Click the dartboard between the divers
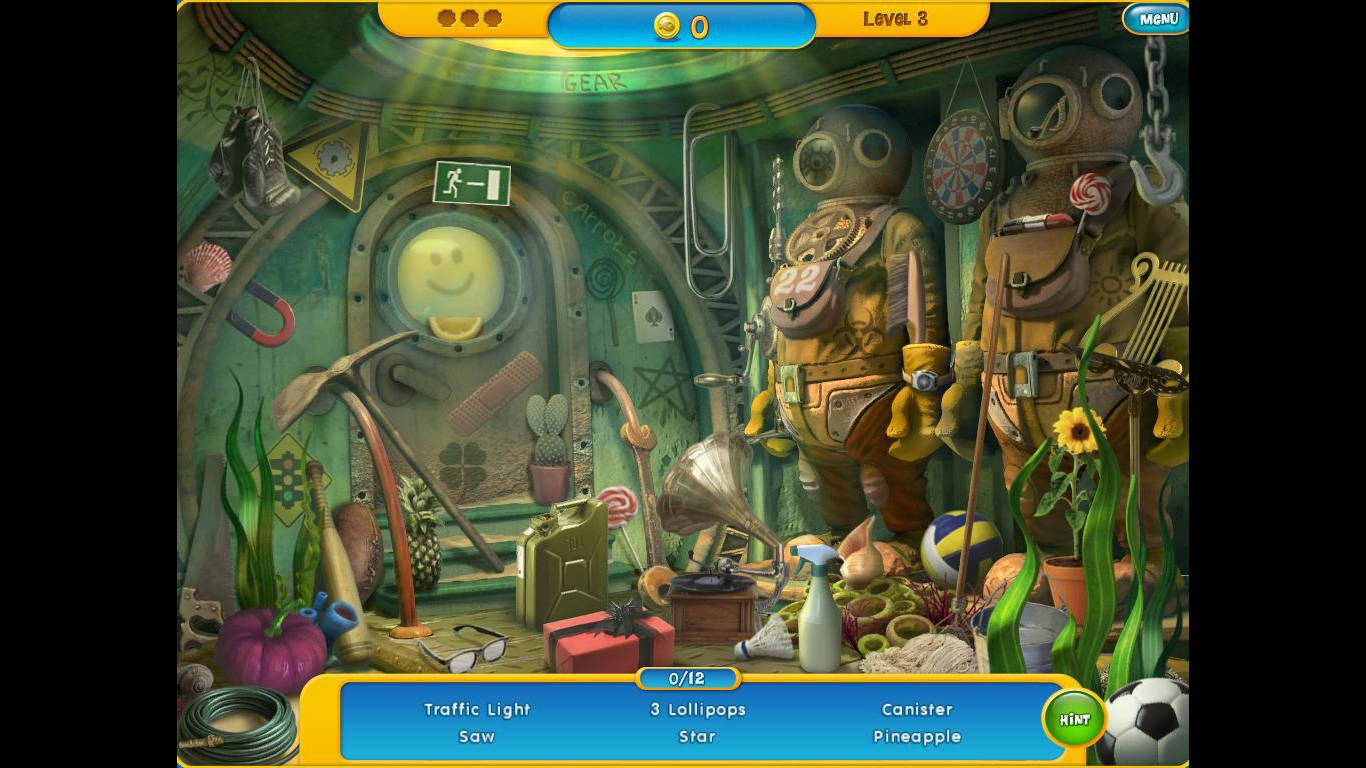Screen dimensions: 1366x768 click(x=958, y=168)
